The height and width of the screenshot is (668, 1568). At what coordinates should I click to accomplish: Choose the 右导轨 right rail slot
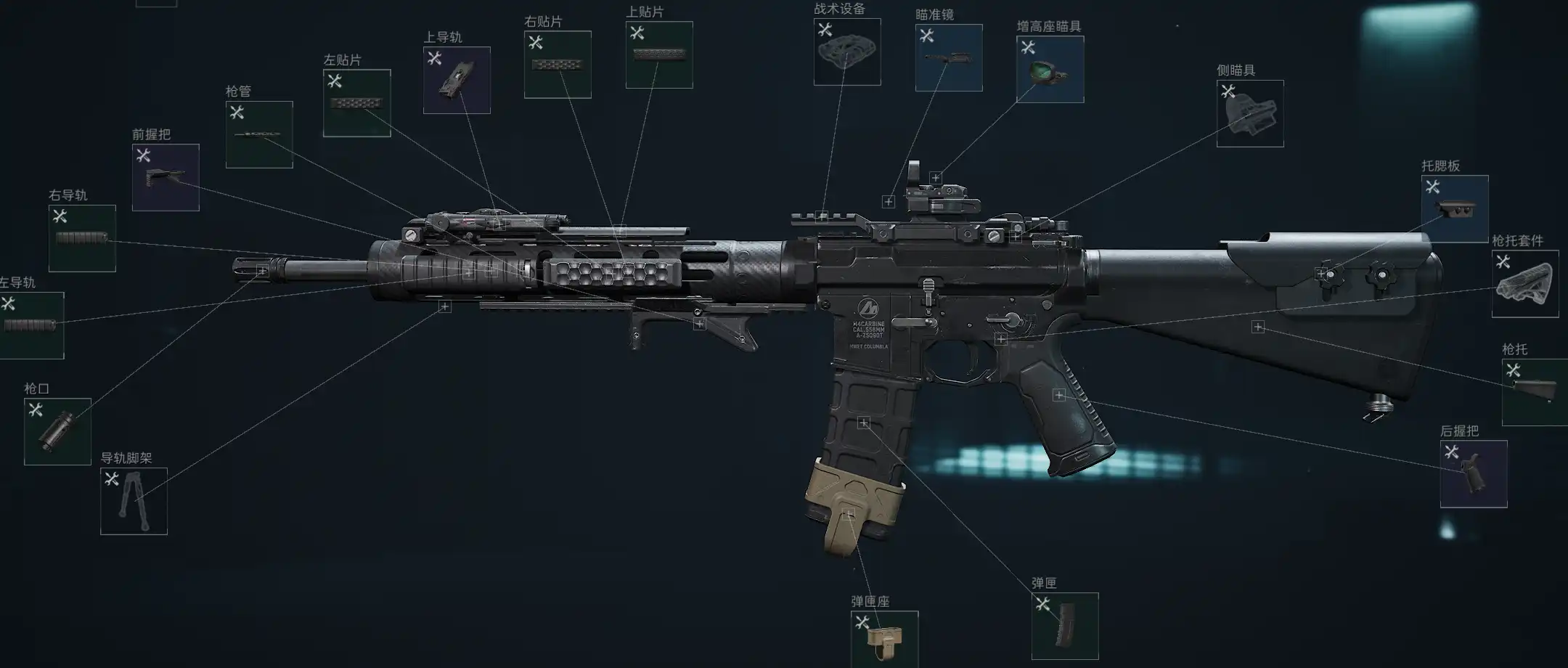[82, 238]
